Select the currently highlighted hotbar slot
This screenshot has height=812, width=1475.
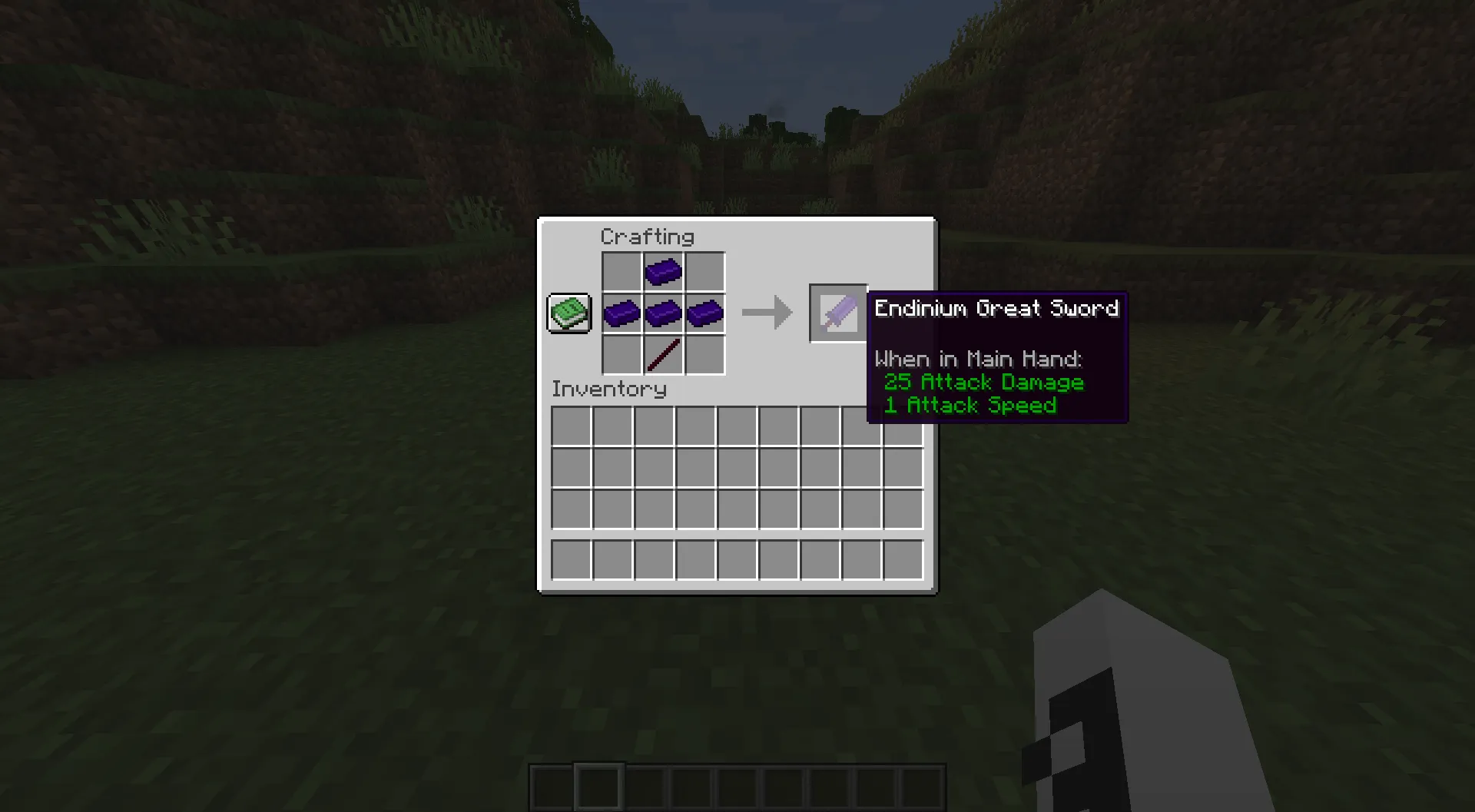[x=598, y=785]
